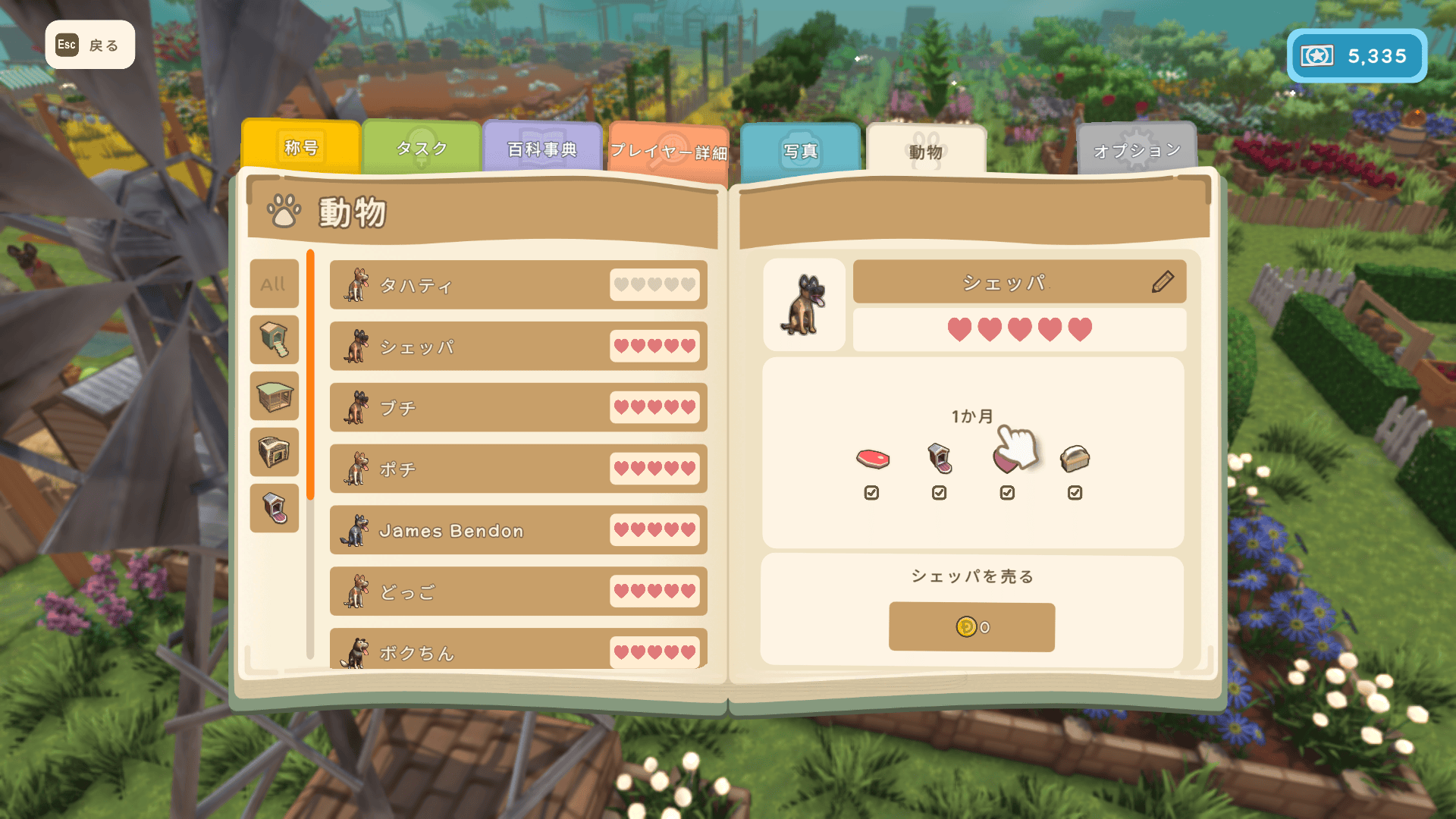
Task: Sell シェッパ with the coin button
Action: (971, 627)
